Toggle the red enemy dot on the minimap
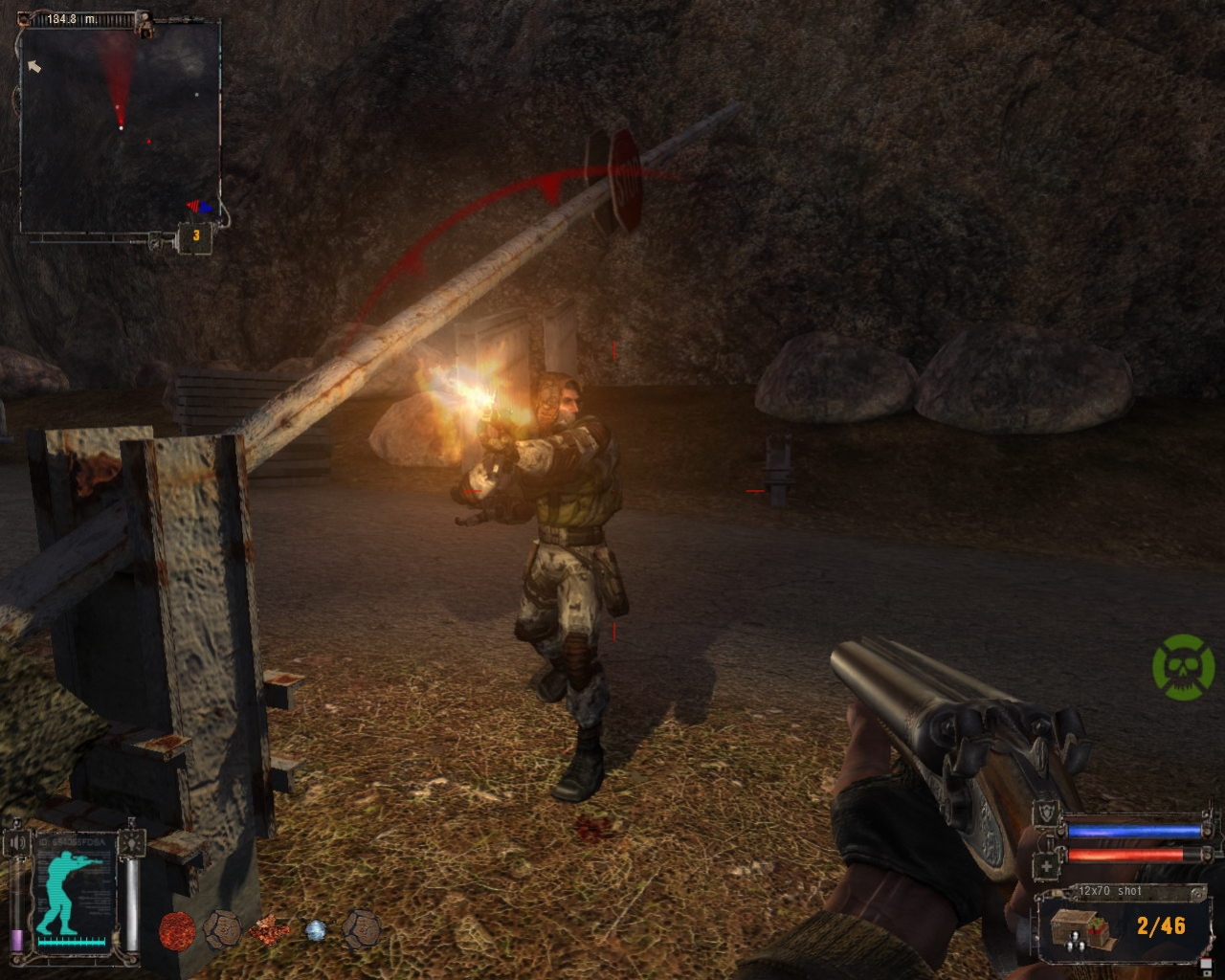 click(x=148, y=141)
